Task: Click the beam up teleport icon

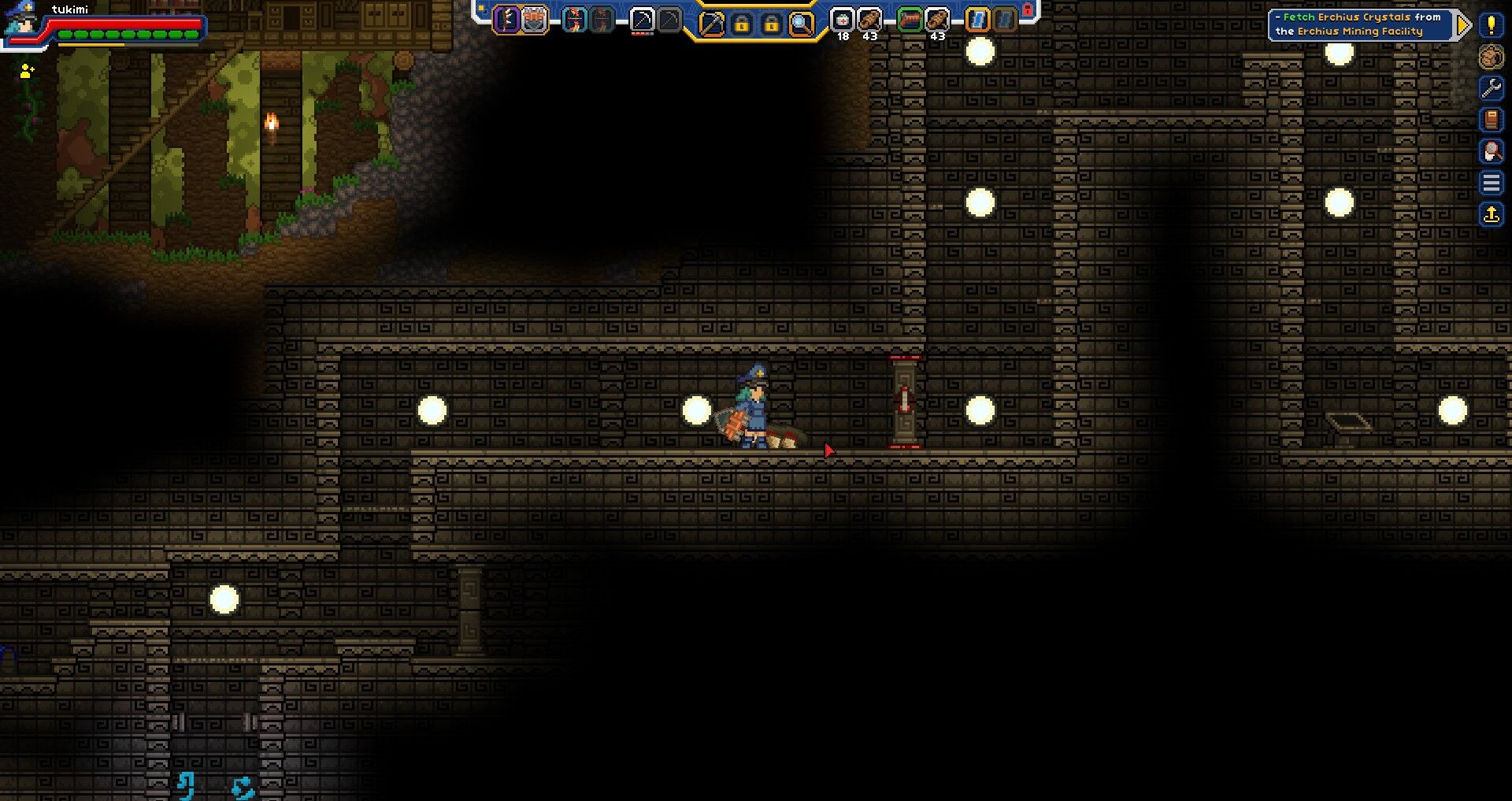Action: click(1492, 213)
